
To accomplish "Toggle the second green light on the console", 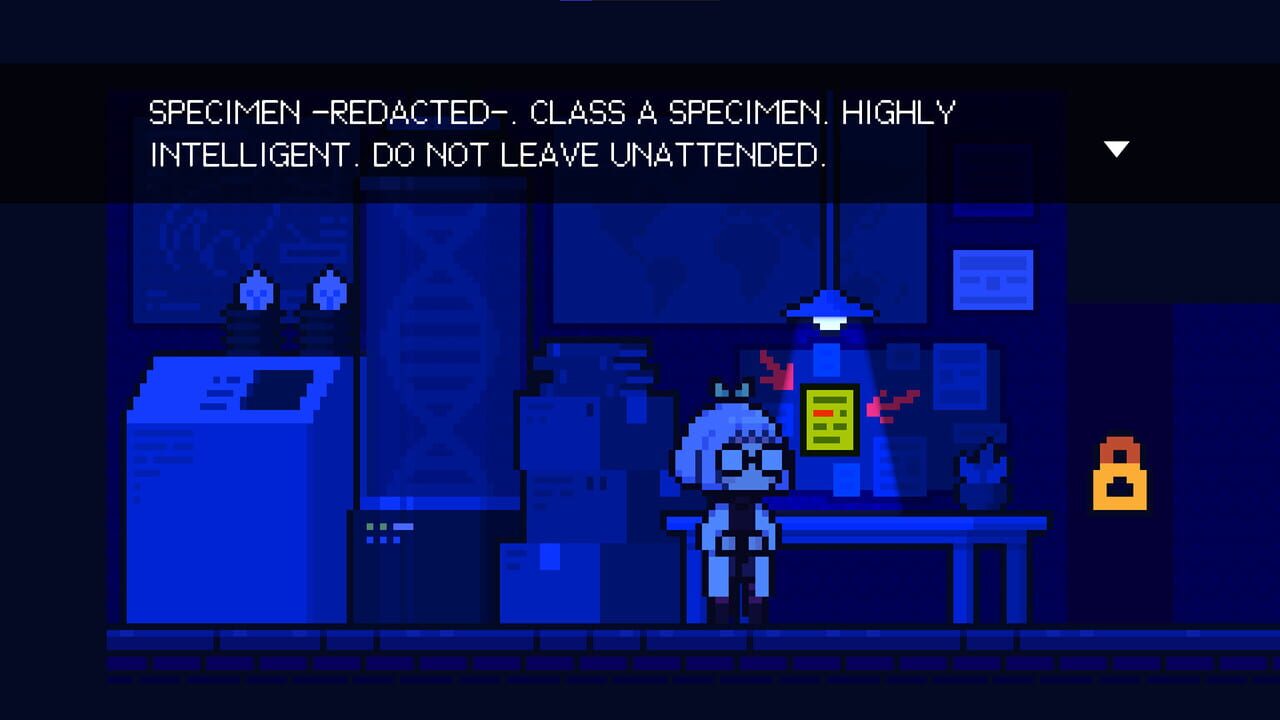I will (384, 526).
